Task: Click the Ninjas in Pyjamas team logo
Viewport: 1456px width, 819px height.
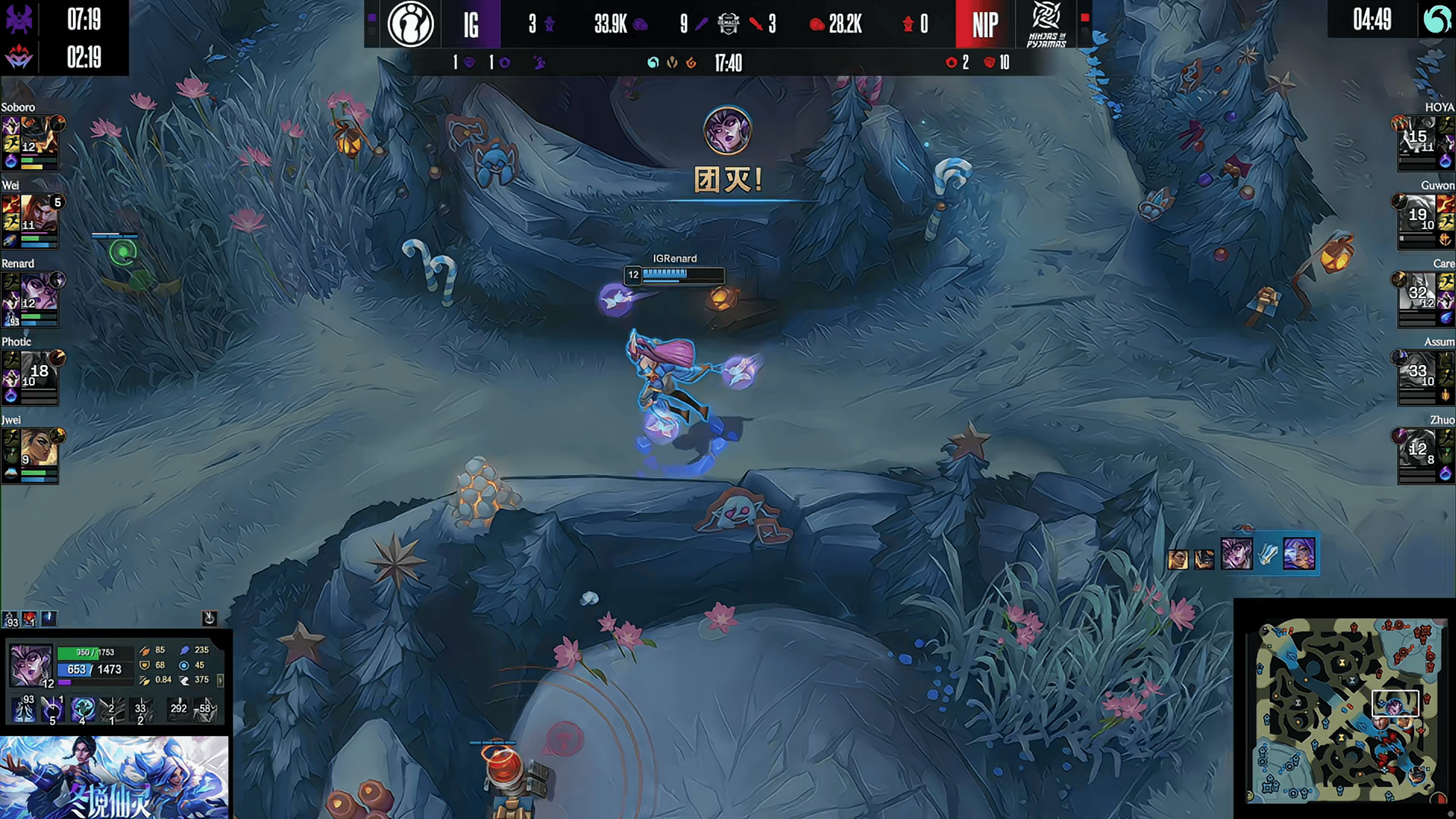Action: pos(1046,24)
